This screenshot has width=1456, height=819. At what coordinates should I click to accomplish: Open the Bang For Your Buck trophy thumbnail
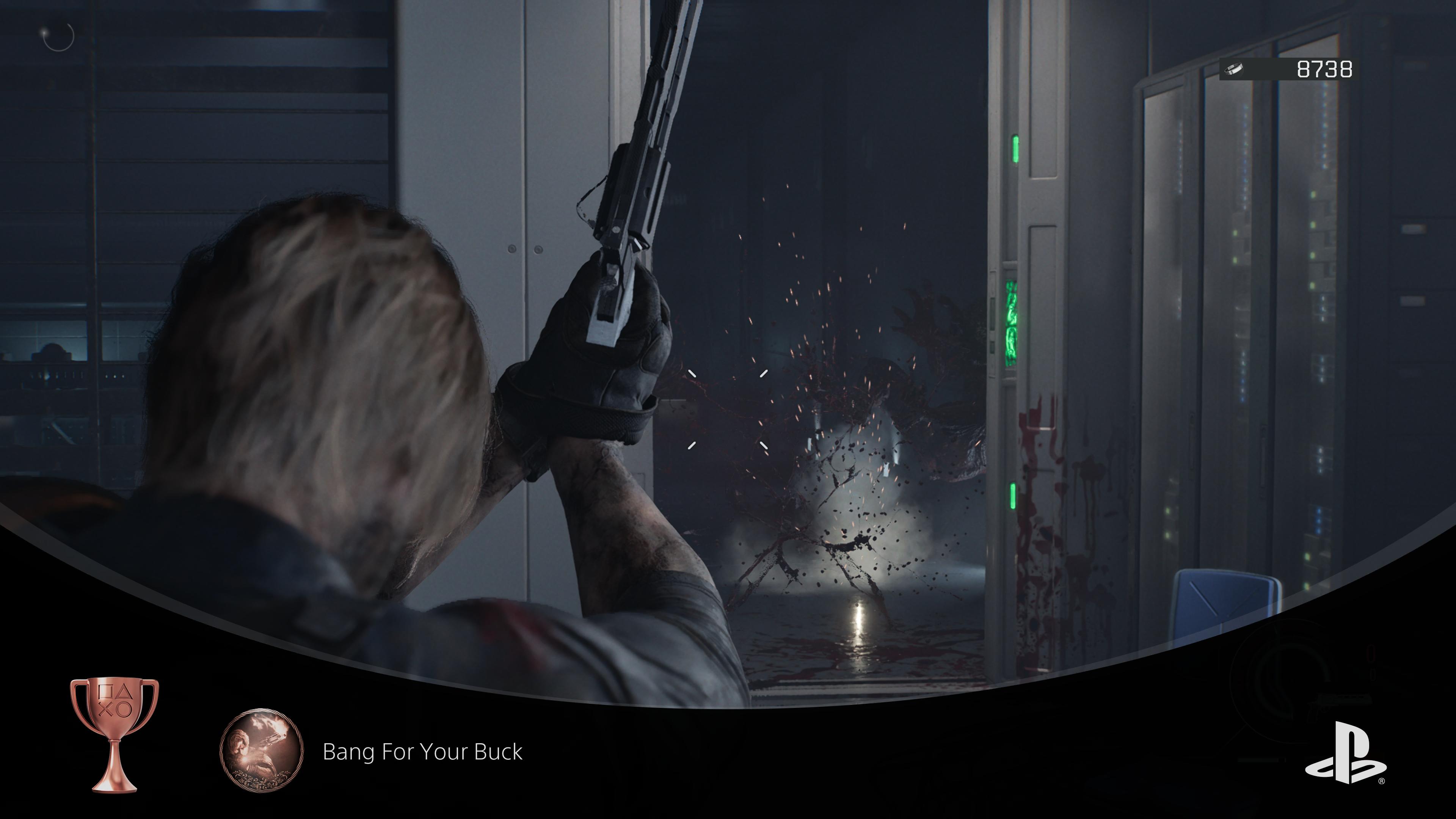(261, 750)
